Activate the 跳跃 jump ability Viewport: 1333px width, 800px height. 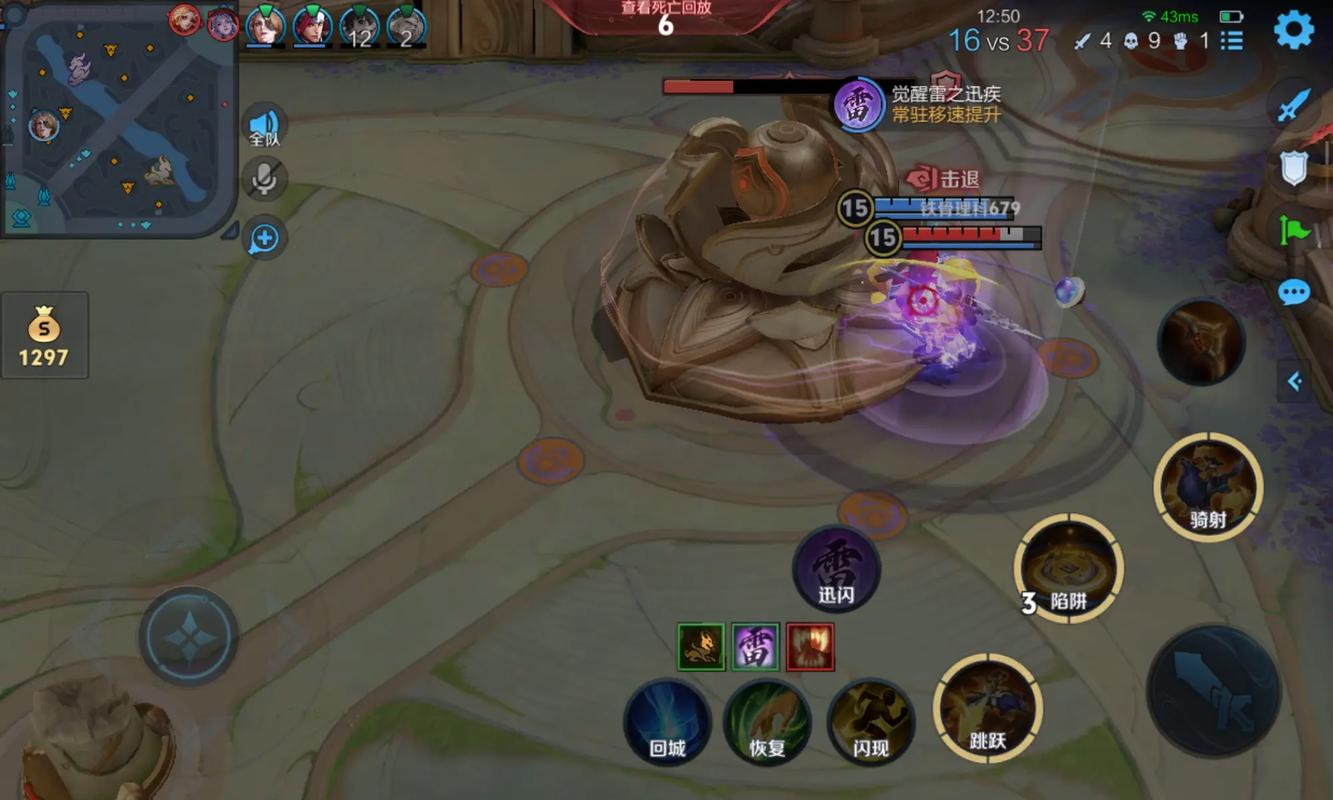987,708
